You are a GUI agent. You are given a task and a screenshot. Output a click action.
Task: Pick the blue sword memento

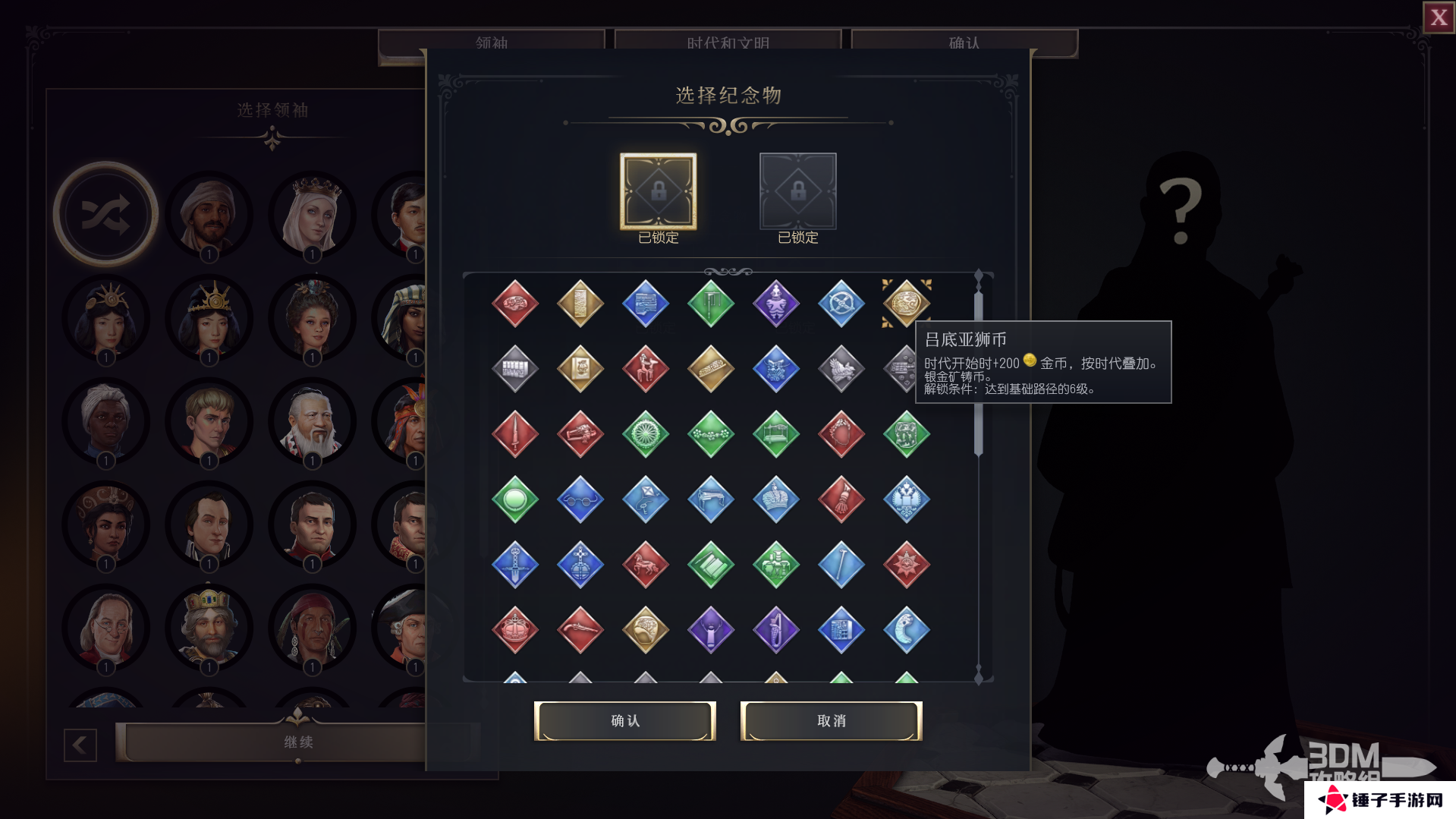(x=515, y=565)
